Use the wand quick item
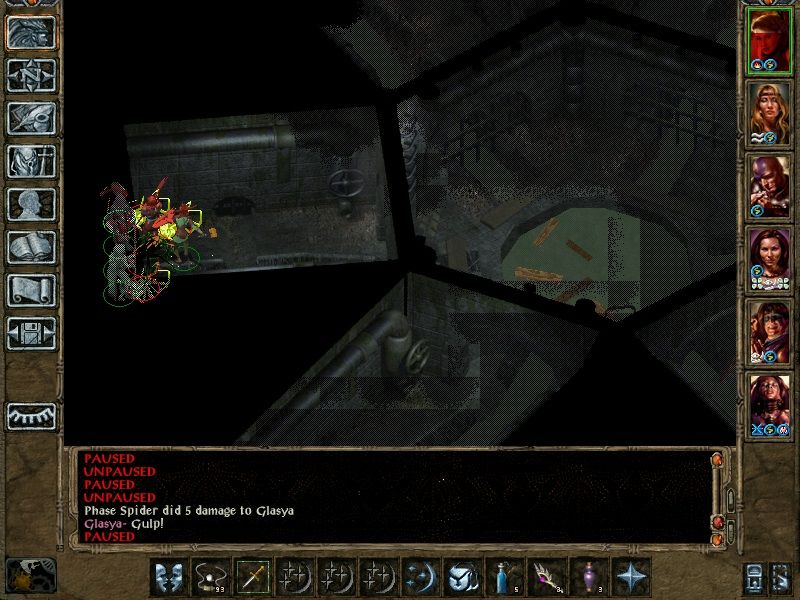The height and width of the screenshot is (600, 800). [547, 578]
